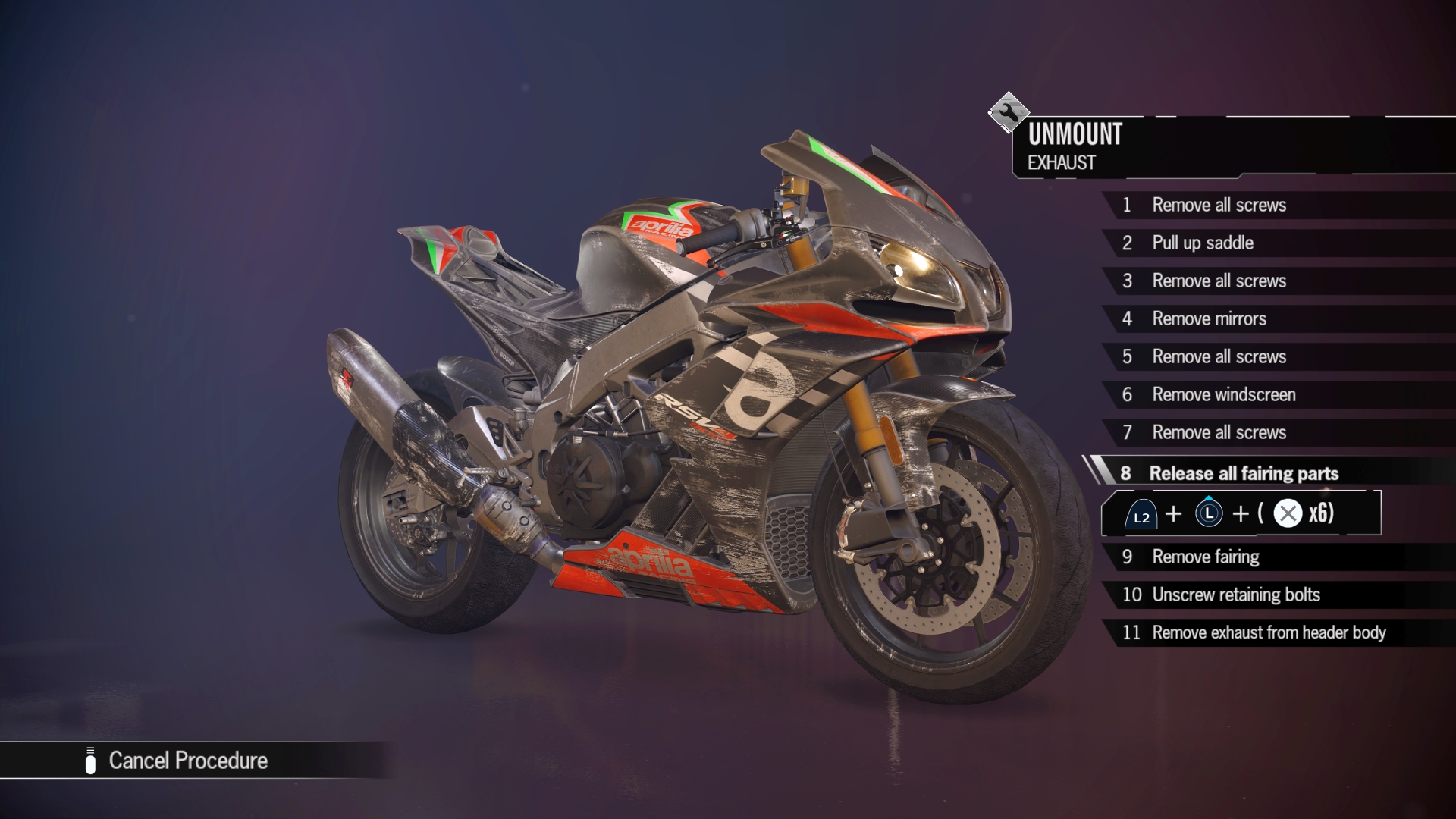The width and height of the screenshot is (1456, 819).
Task: Expand step 9 Remove fairing entry
Action: pyautogui.click(x=1206, y=557)
